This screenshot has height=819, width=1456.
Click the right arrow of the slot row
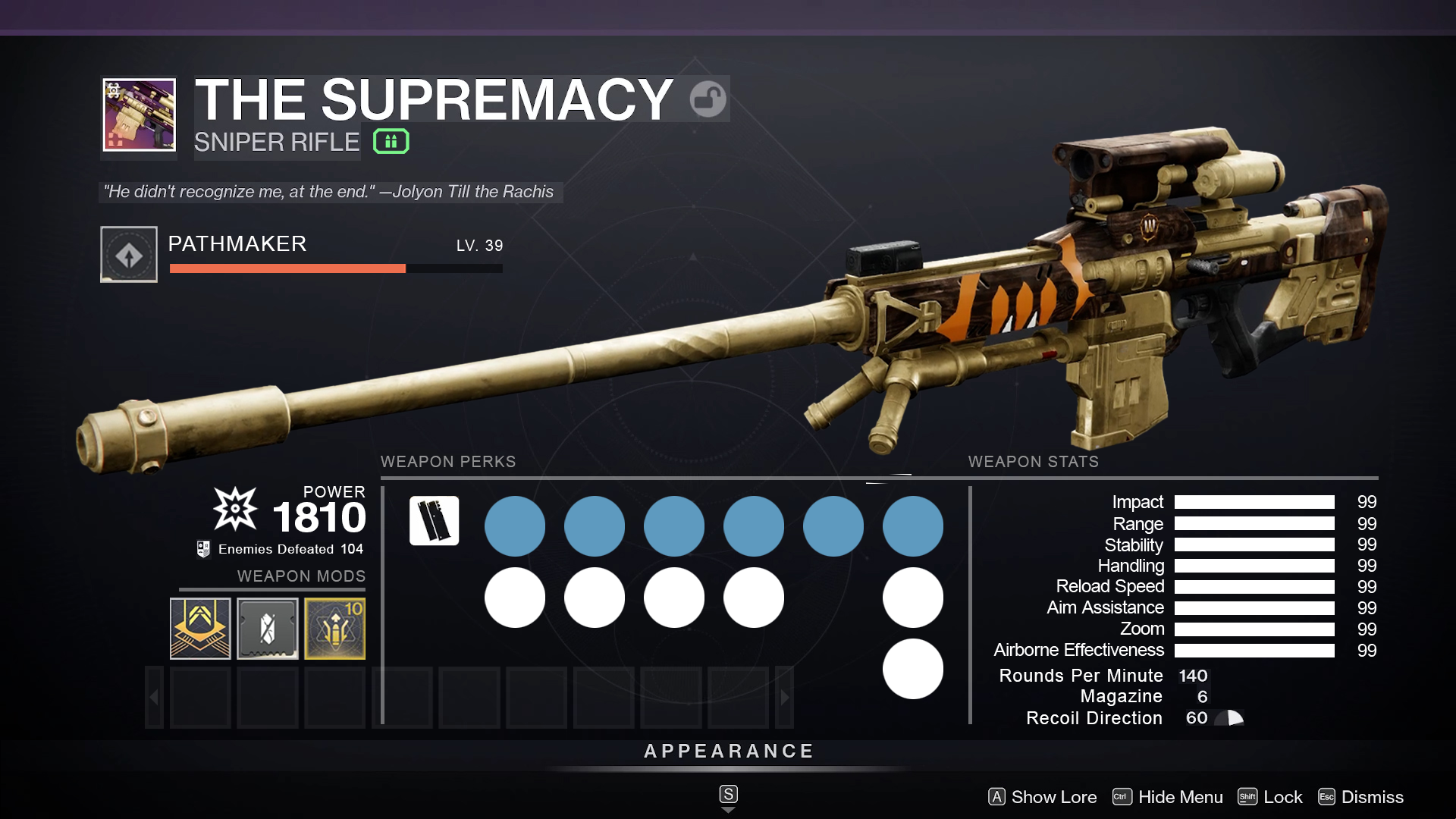click(785, 698)
